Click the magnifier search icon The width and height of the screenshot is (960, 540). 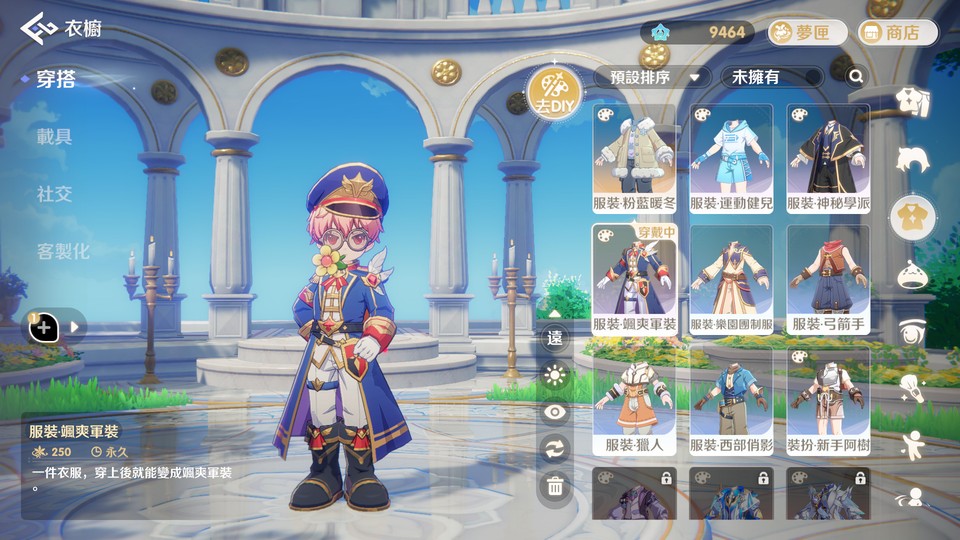pyautogui.click(x=856, y=76)
